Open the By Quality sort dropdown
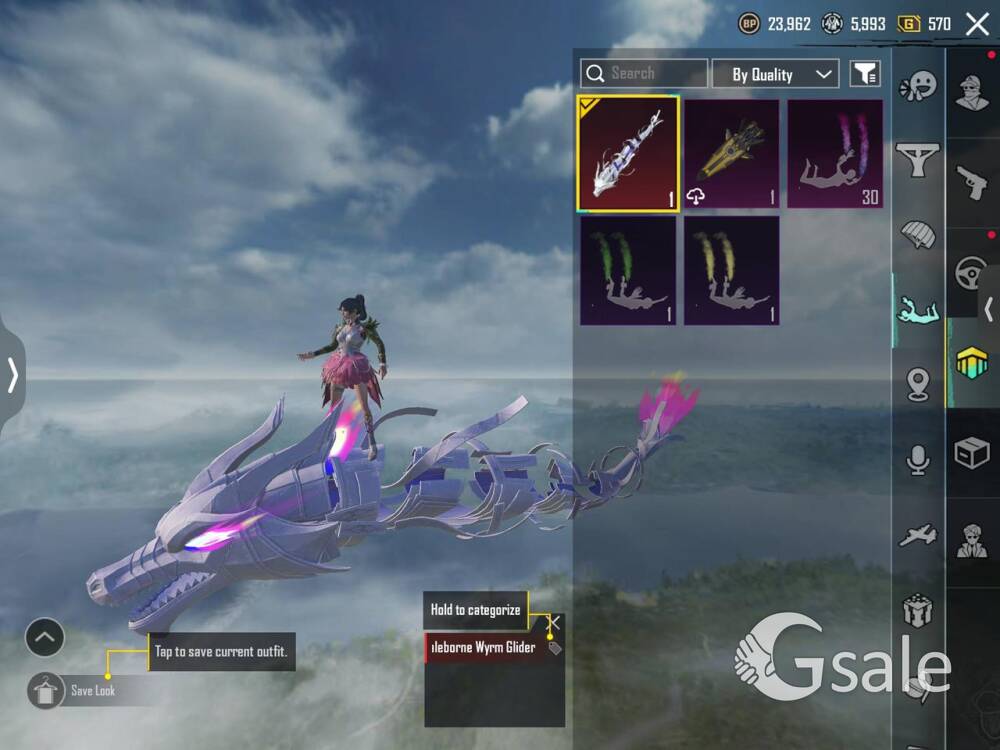 pyautogui.click(x=774, y=74)
